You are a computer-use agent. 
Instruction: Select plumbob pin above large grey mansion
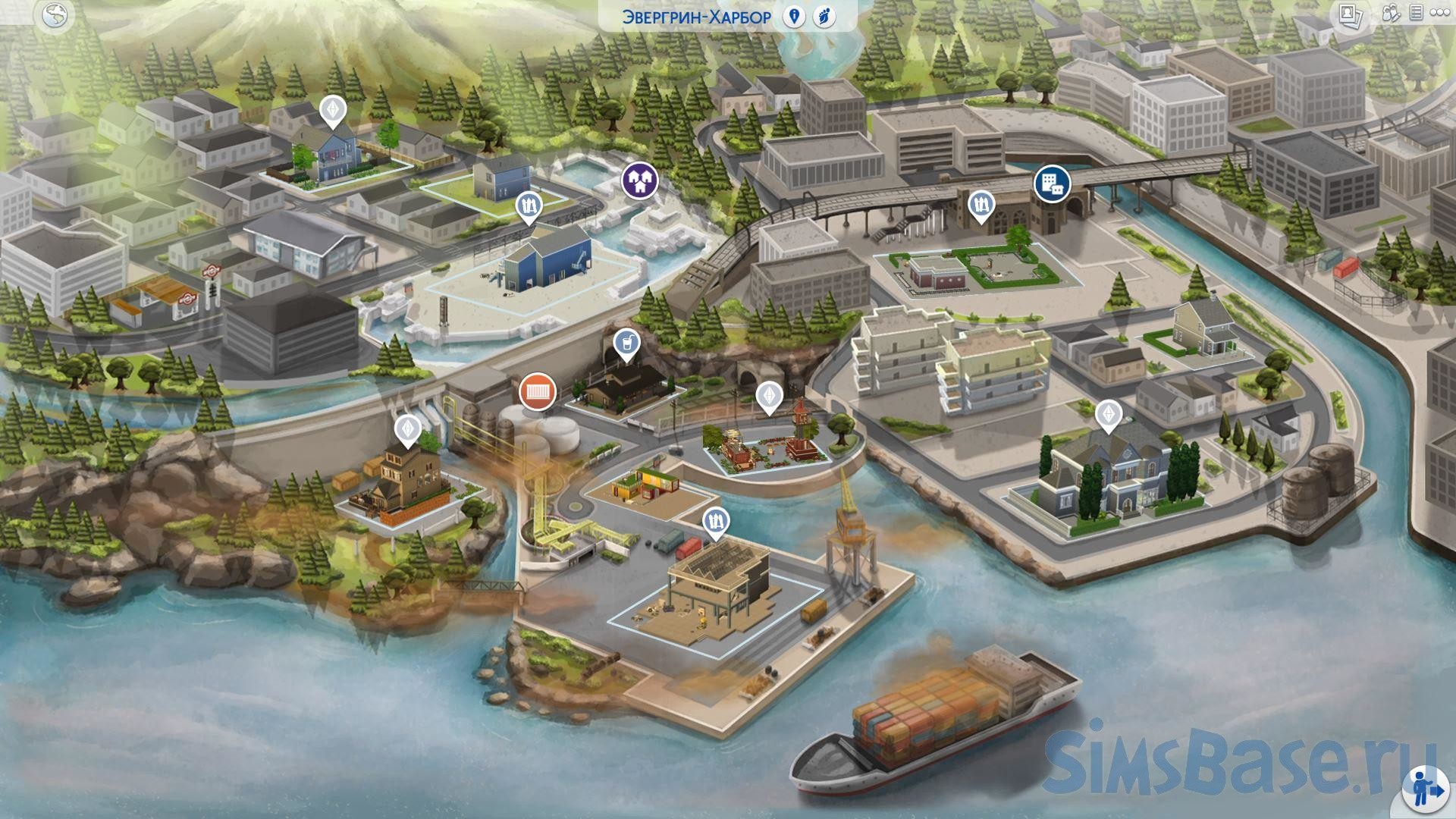coord(1109,415)
